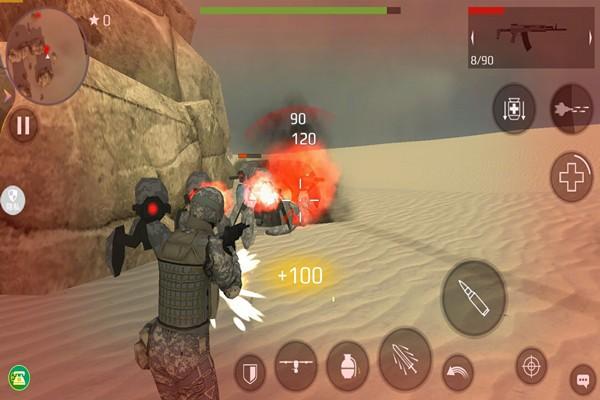Switch to the next weapon arrow
The width and height of the screenshot is (600, 400).
pyautogui.click(x=591, y=38)
